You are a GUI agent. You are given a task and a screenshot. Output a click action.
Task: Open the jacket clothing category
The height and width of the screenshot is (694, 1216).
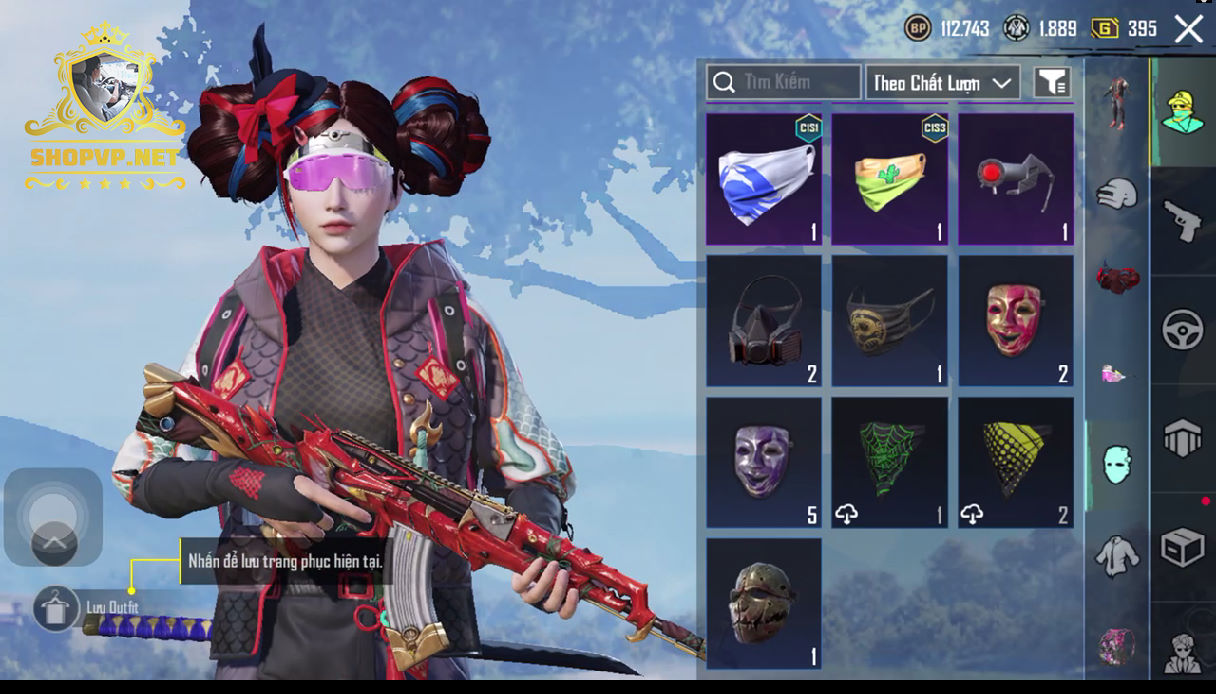point(1116,555)
